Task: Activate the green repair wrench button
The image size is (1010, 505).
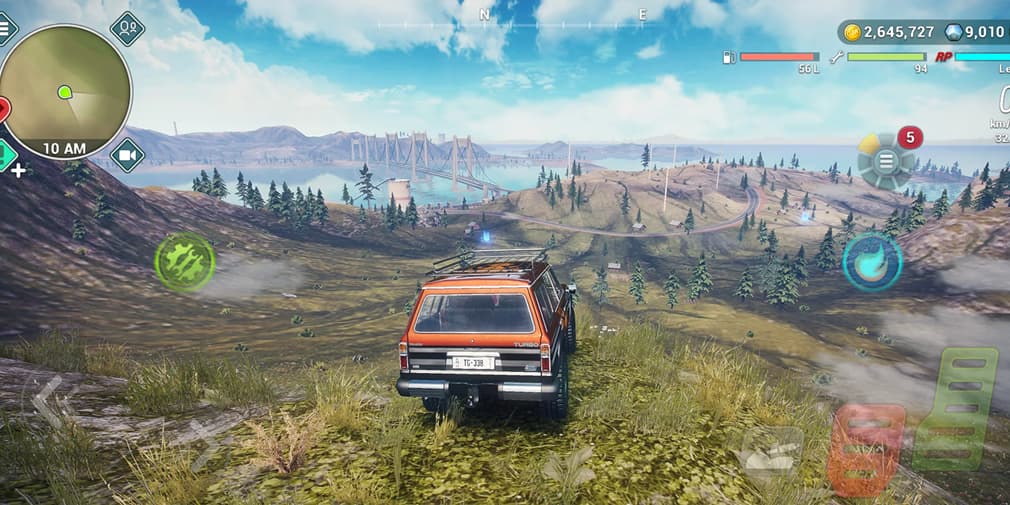Action: pos(185,263)
